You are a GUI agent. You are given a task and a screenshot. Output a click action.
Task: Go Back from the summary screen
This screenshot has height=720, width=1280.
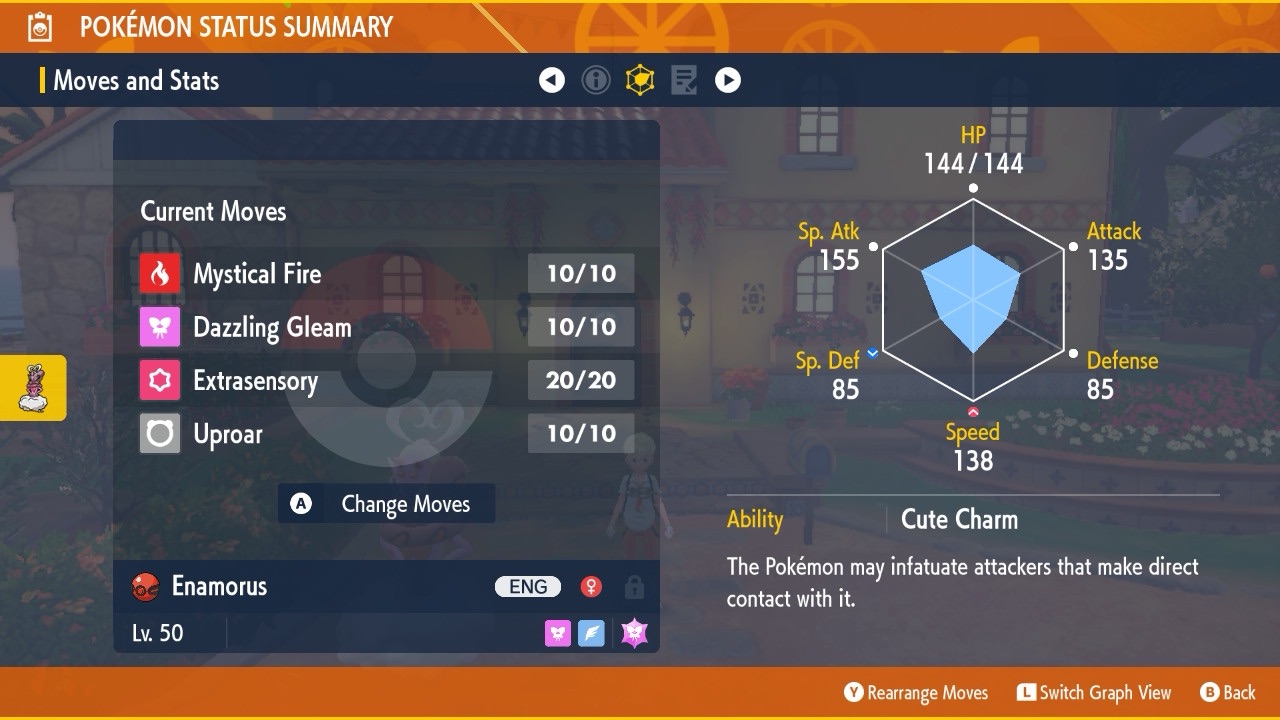(1227, 693)
